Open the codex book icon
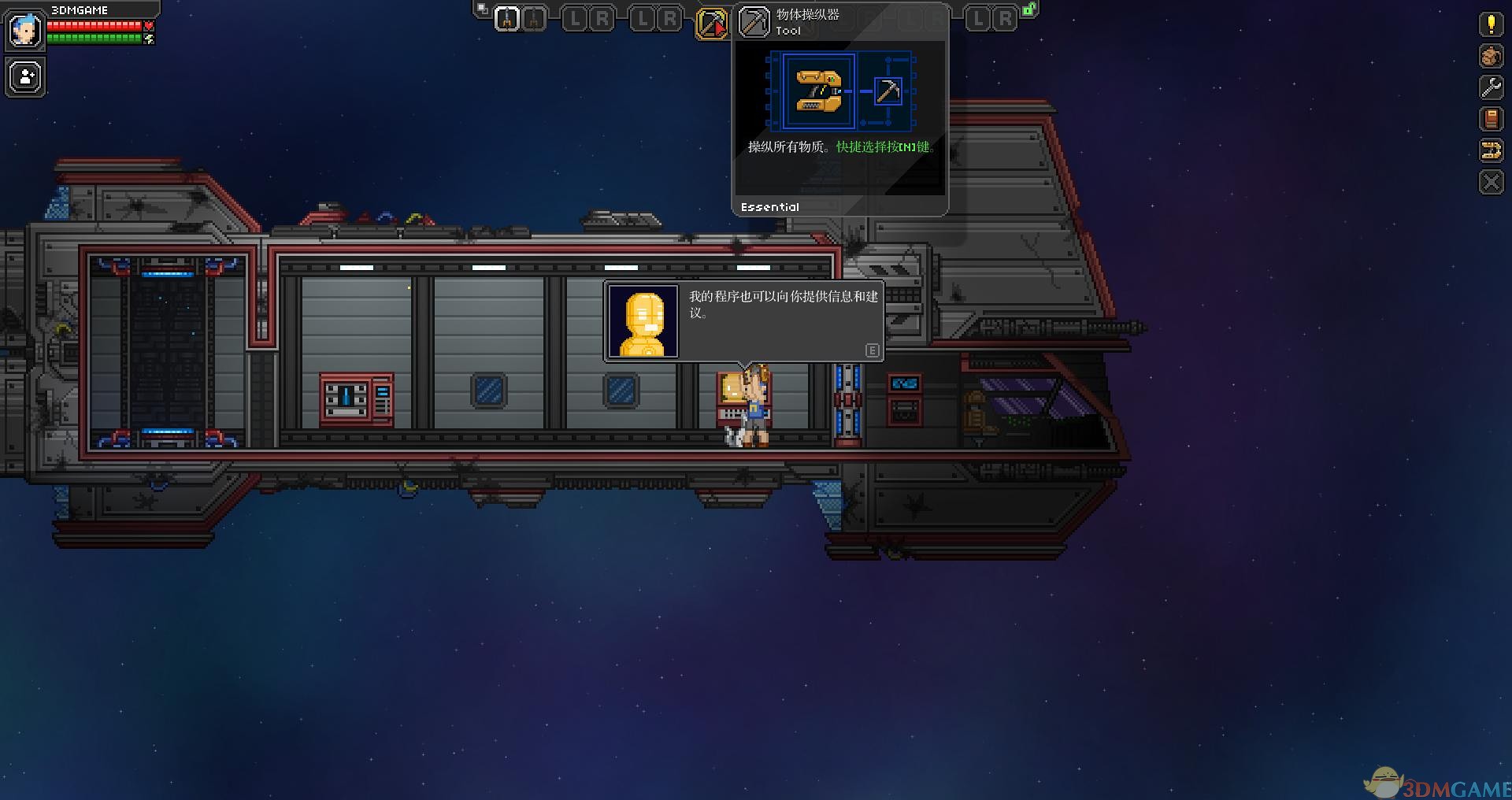Image resolution: width=1512 pixels, height=800 pixels. click(1490, 119)
